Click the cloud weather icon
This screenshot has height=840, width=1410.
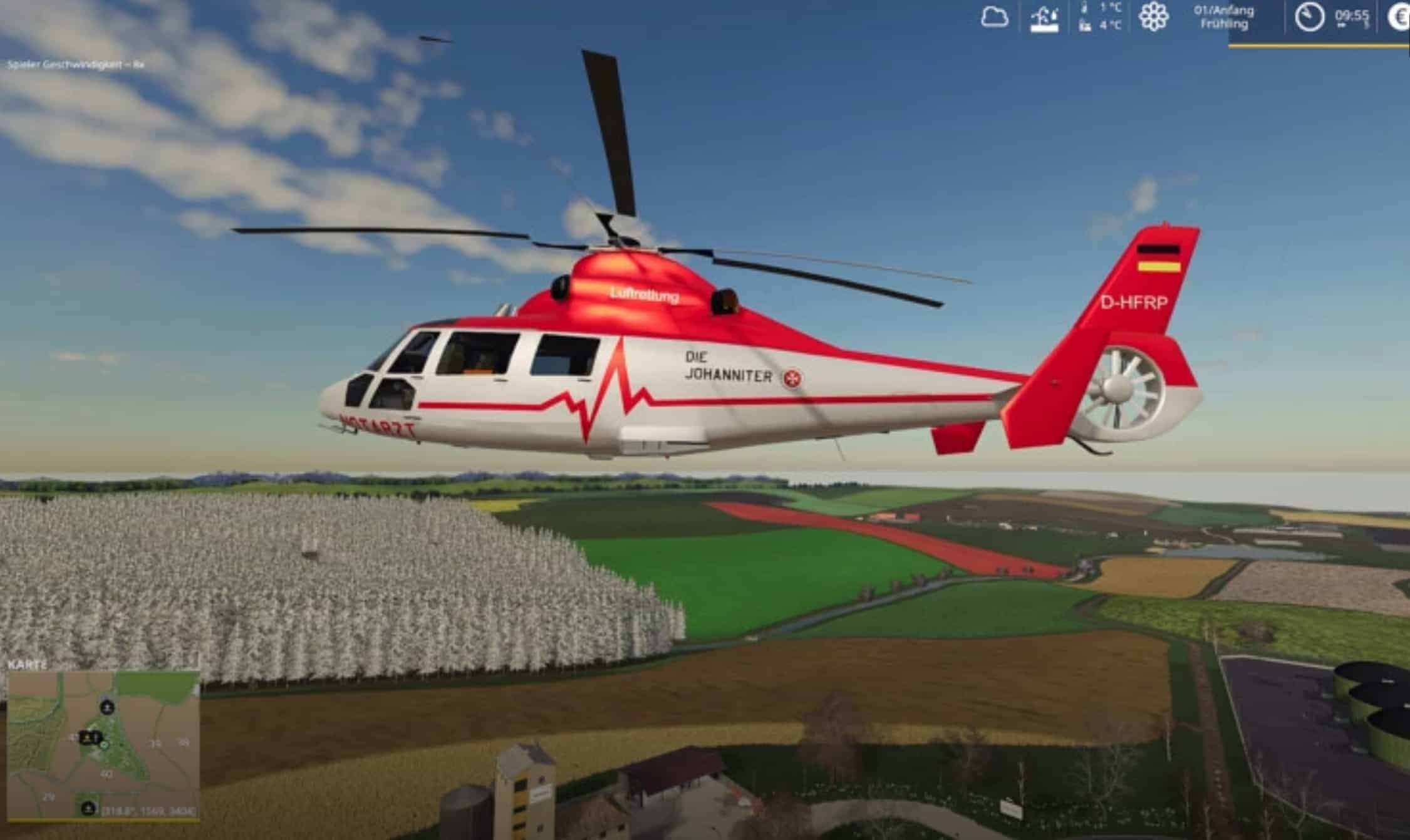click(x=995, y=17)
